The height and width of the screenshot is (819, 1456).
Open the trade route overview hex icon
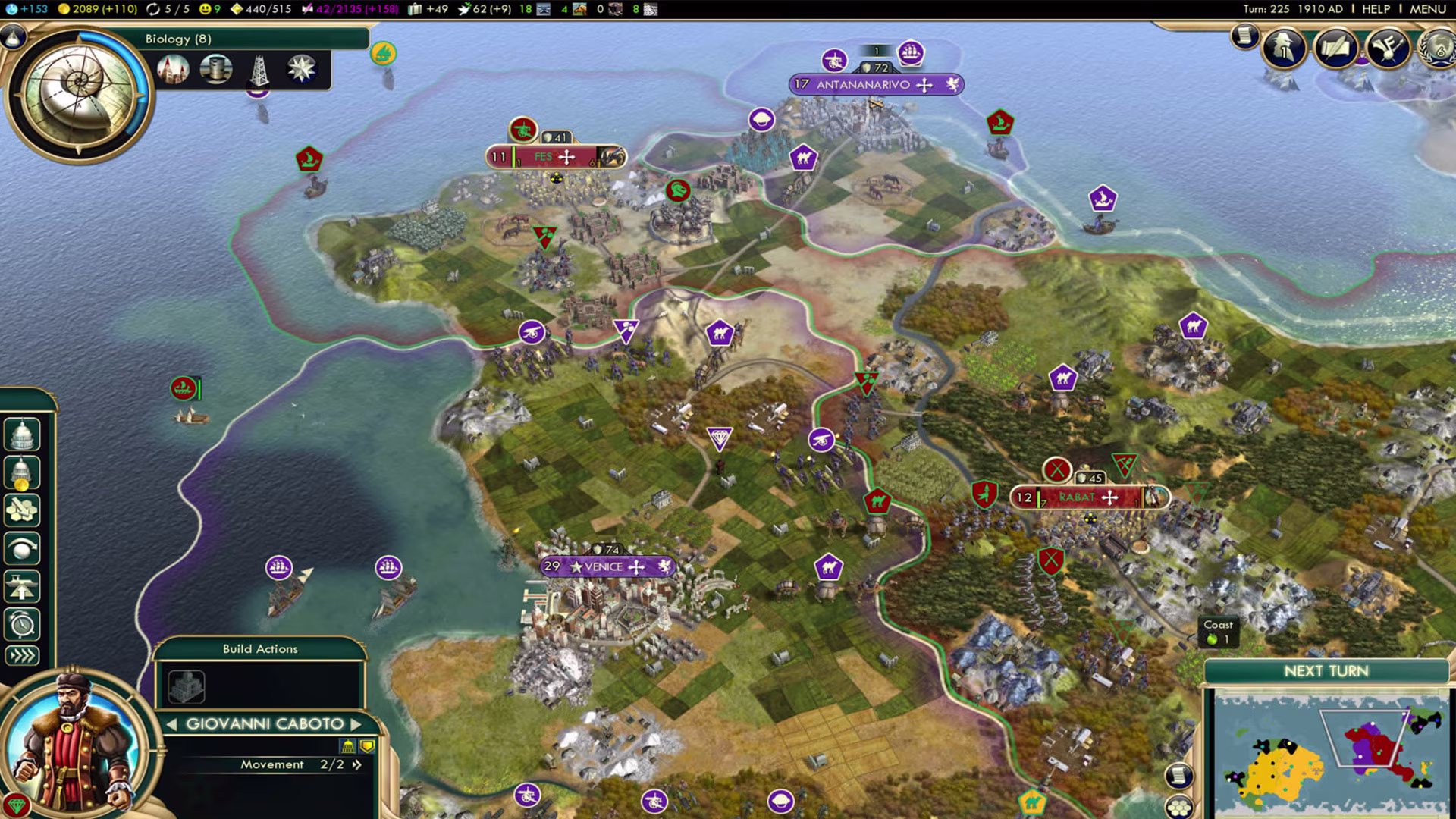[22, 510]
